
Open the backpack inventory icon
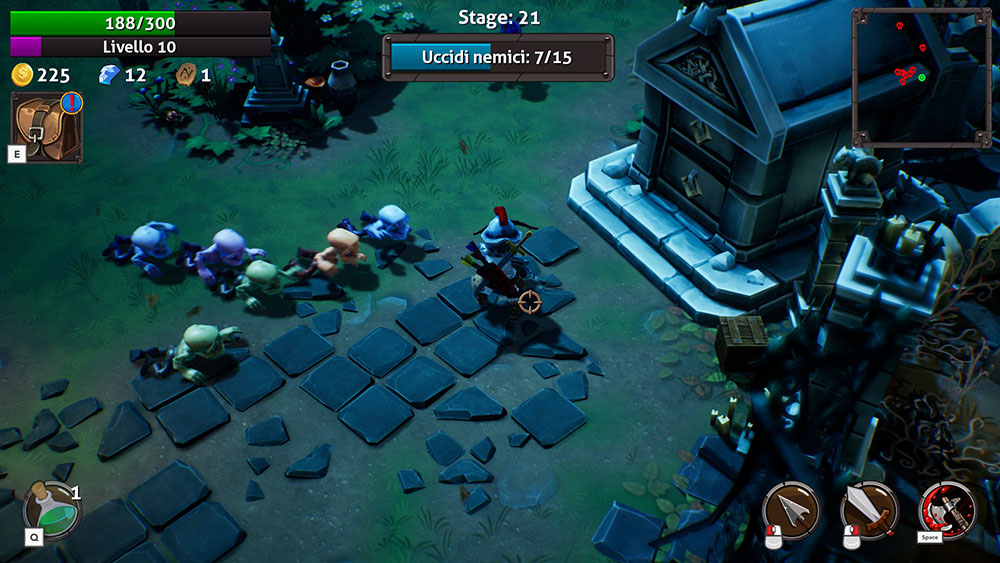45,126
